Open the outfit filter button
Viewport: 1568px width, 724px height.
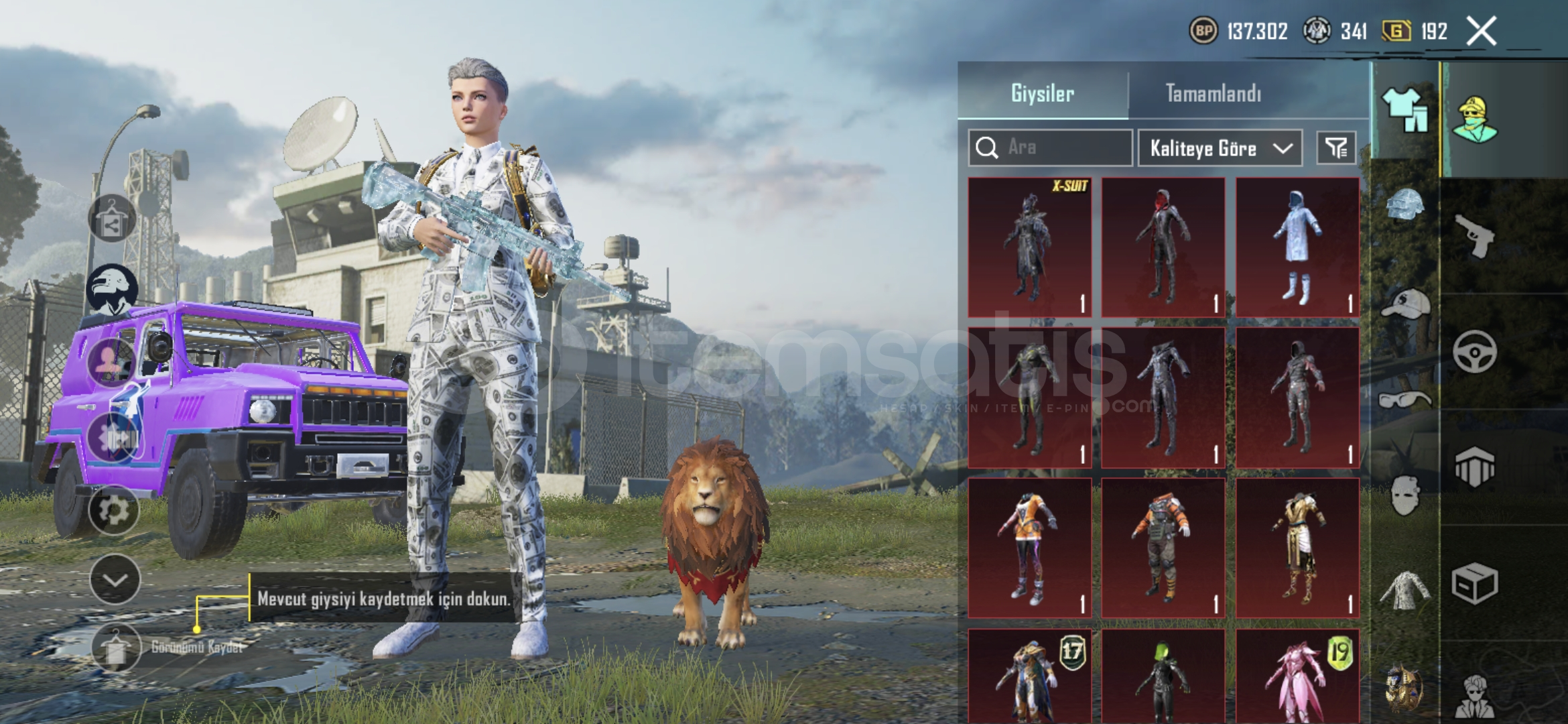pos(1336,147)
